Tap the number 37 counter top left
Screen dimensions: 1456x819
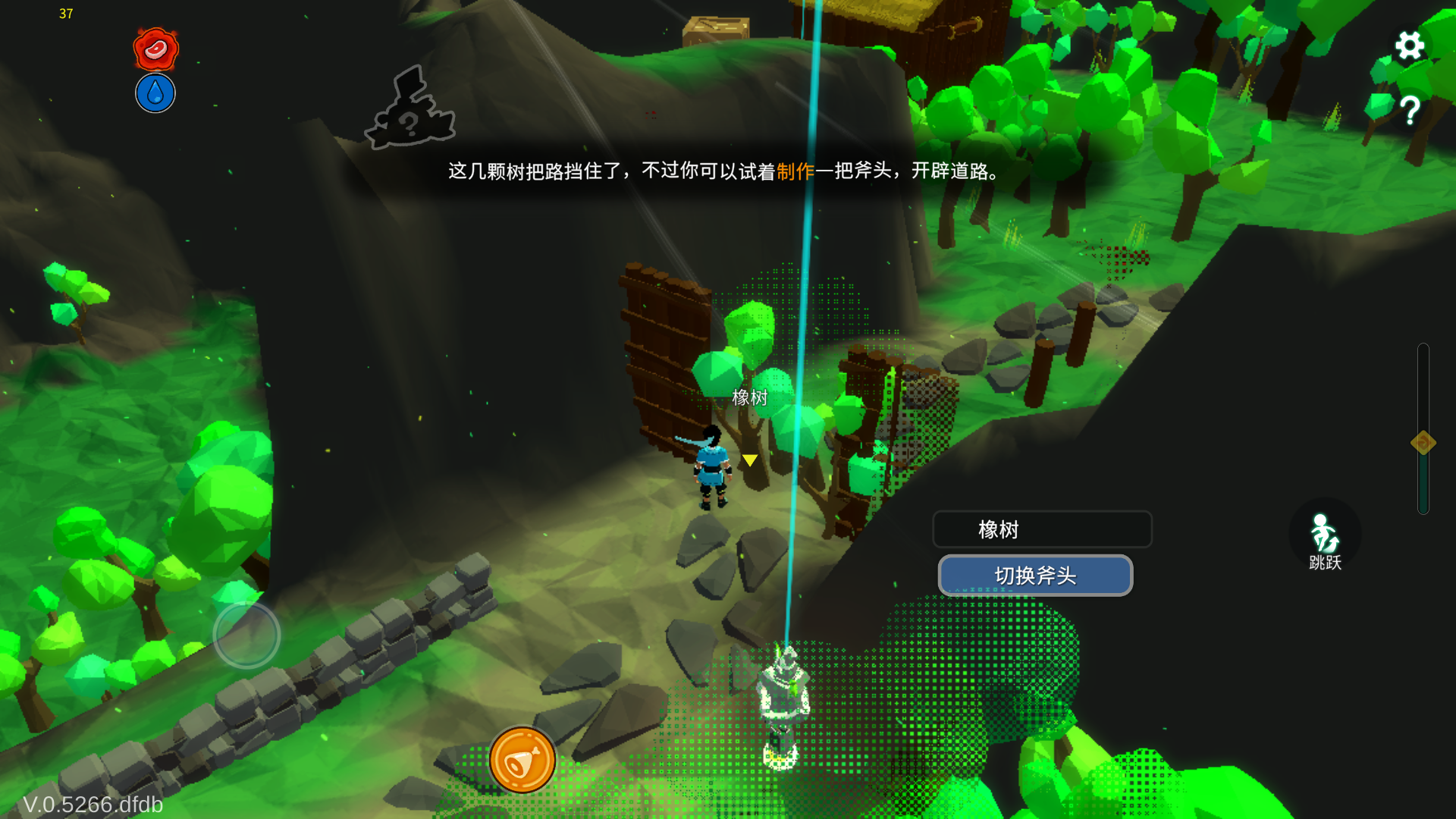(66, 14)
